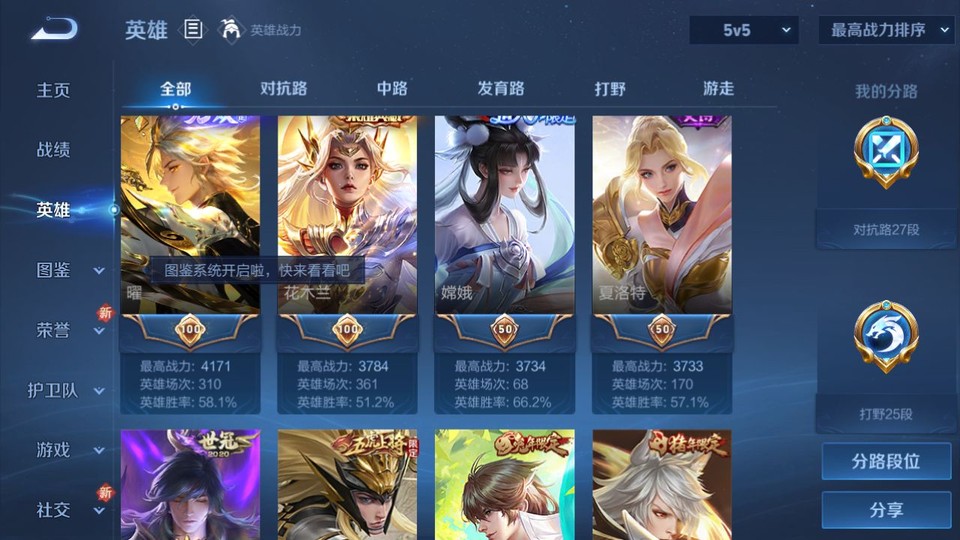Open the 5v5 mode dropdown
Image resolution: width=960 pixels, height=540 pixels.
[x=744, y=30]
